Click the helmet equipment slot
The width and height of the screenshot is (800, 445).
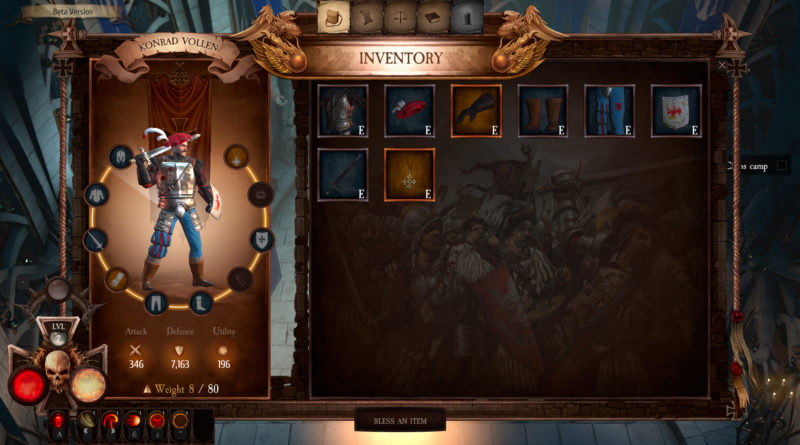121,156
